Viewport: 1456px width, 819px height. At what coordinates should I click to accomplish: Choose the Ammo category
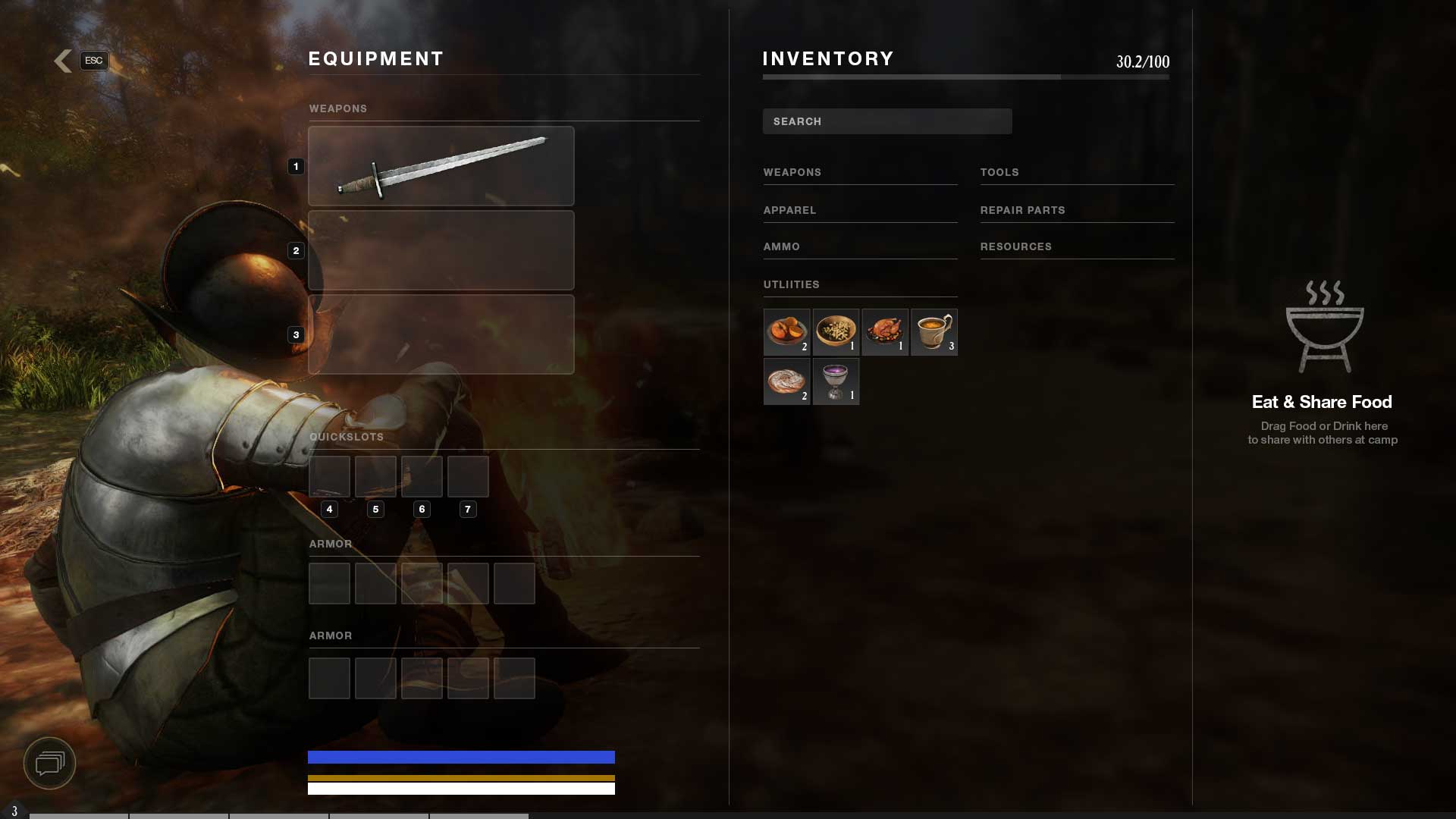(781, 247)
